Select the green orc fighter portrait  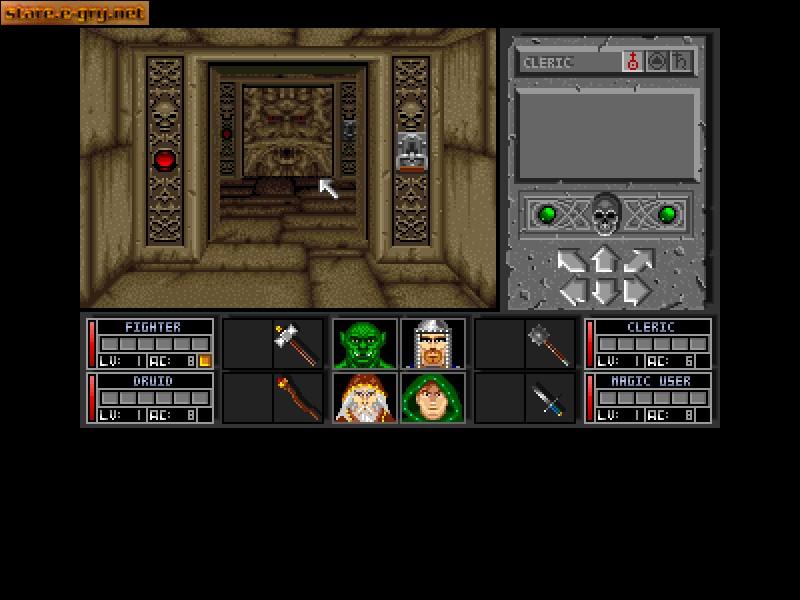pyautogui.click(x=364, y=344)
